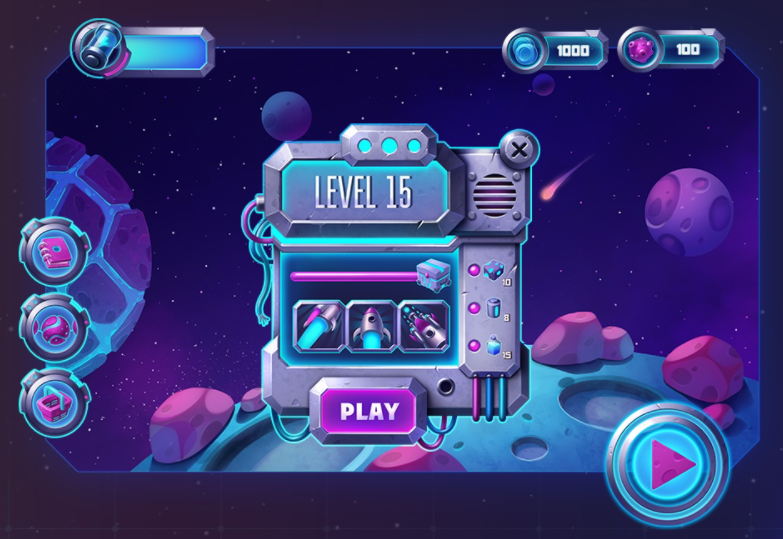This screenshot has height=539, width=783.
Task: Open the reward chest on the progress bar
Action: coord(433,273)
